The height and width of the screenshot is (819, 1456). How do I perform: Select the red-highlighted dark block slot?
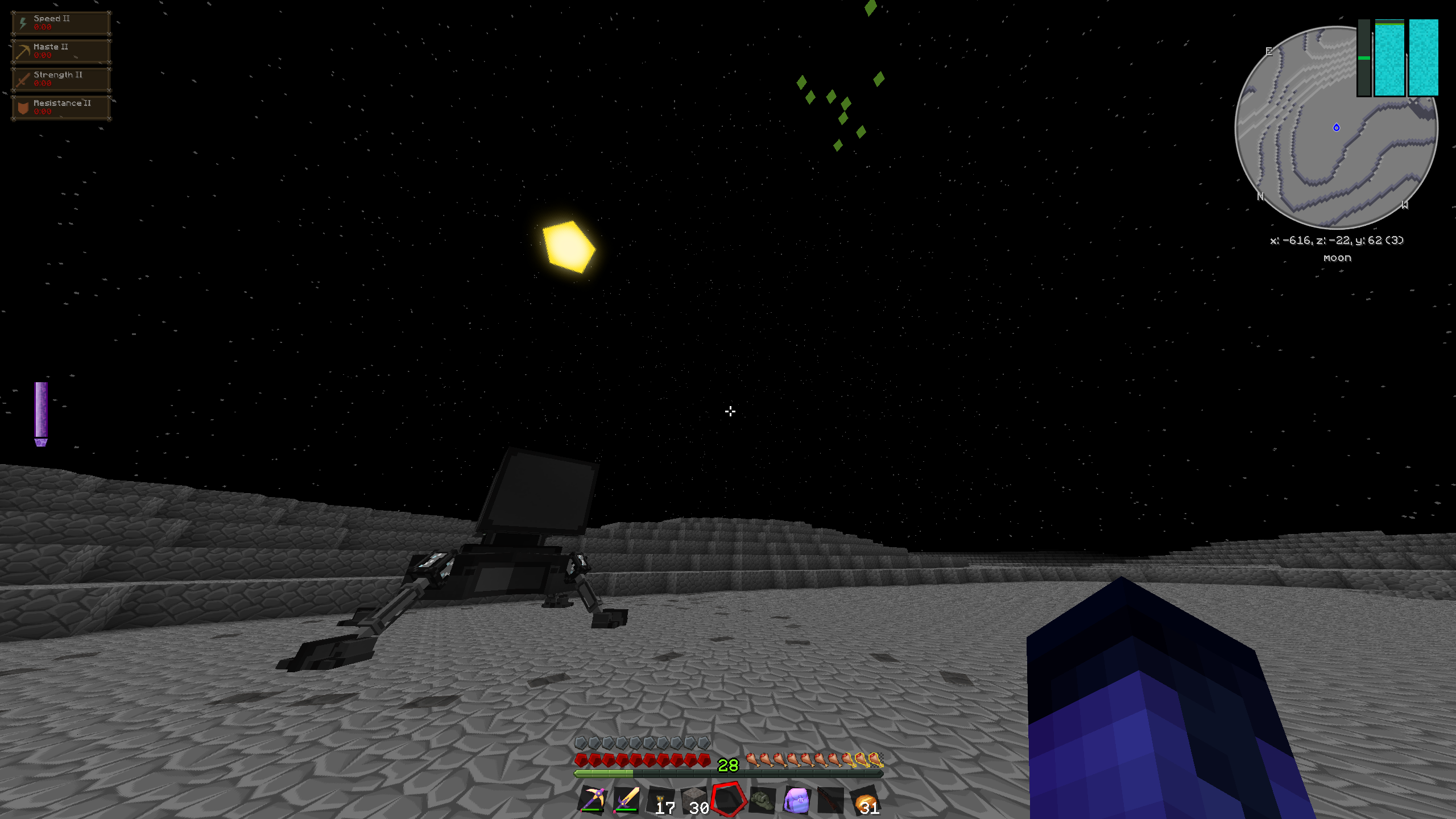(728, 799)
